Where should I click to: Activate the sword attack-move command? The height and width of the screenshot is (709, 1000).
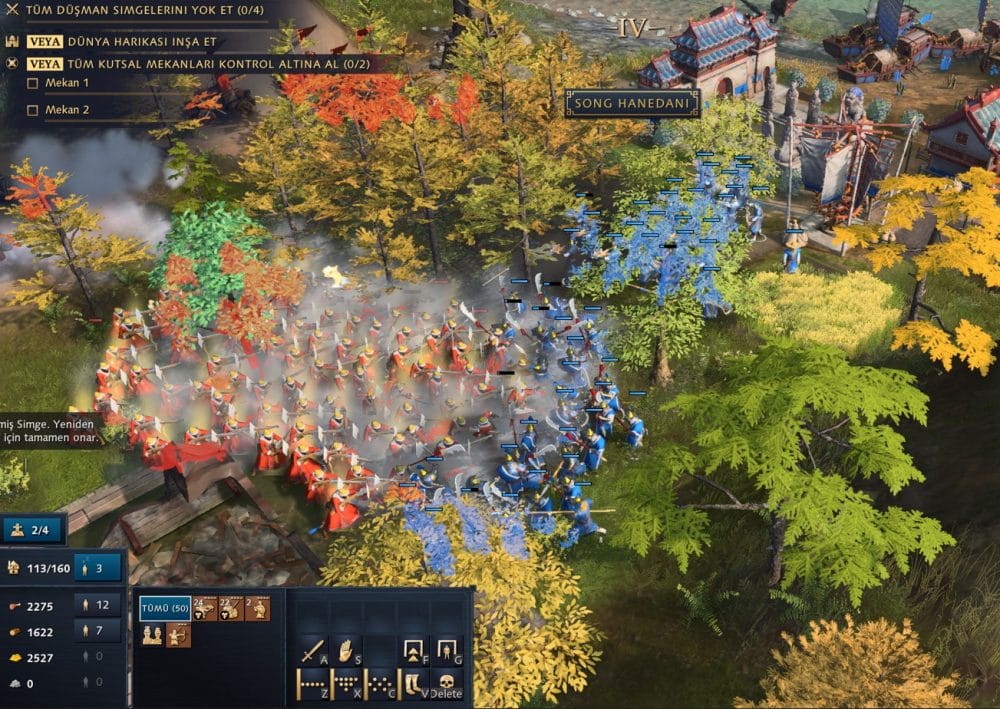tap(313, 652)
